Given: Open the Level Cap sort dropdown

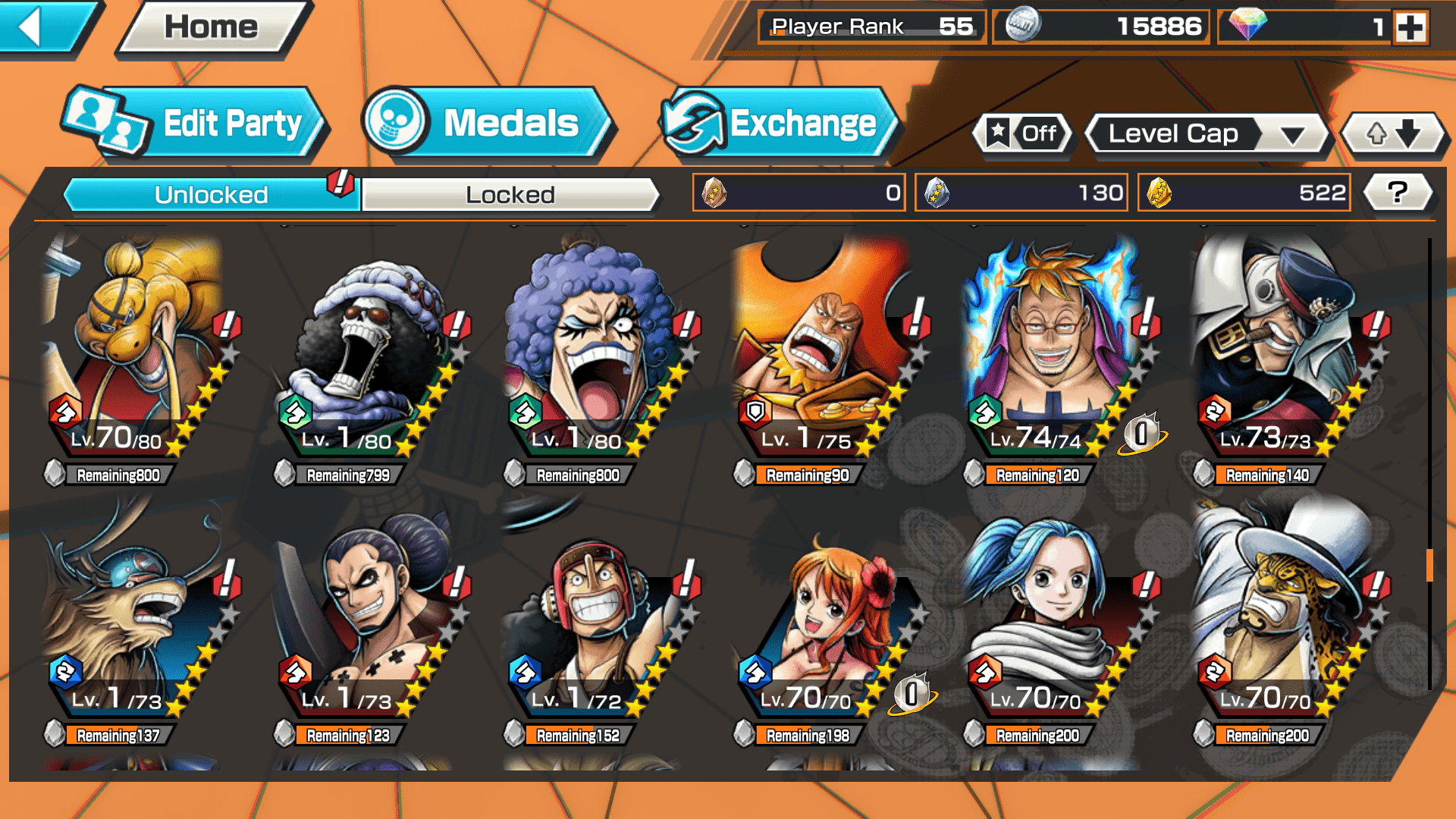Looking at the screenshot, I should click(1207, 134).
